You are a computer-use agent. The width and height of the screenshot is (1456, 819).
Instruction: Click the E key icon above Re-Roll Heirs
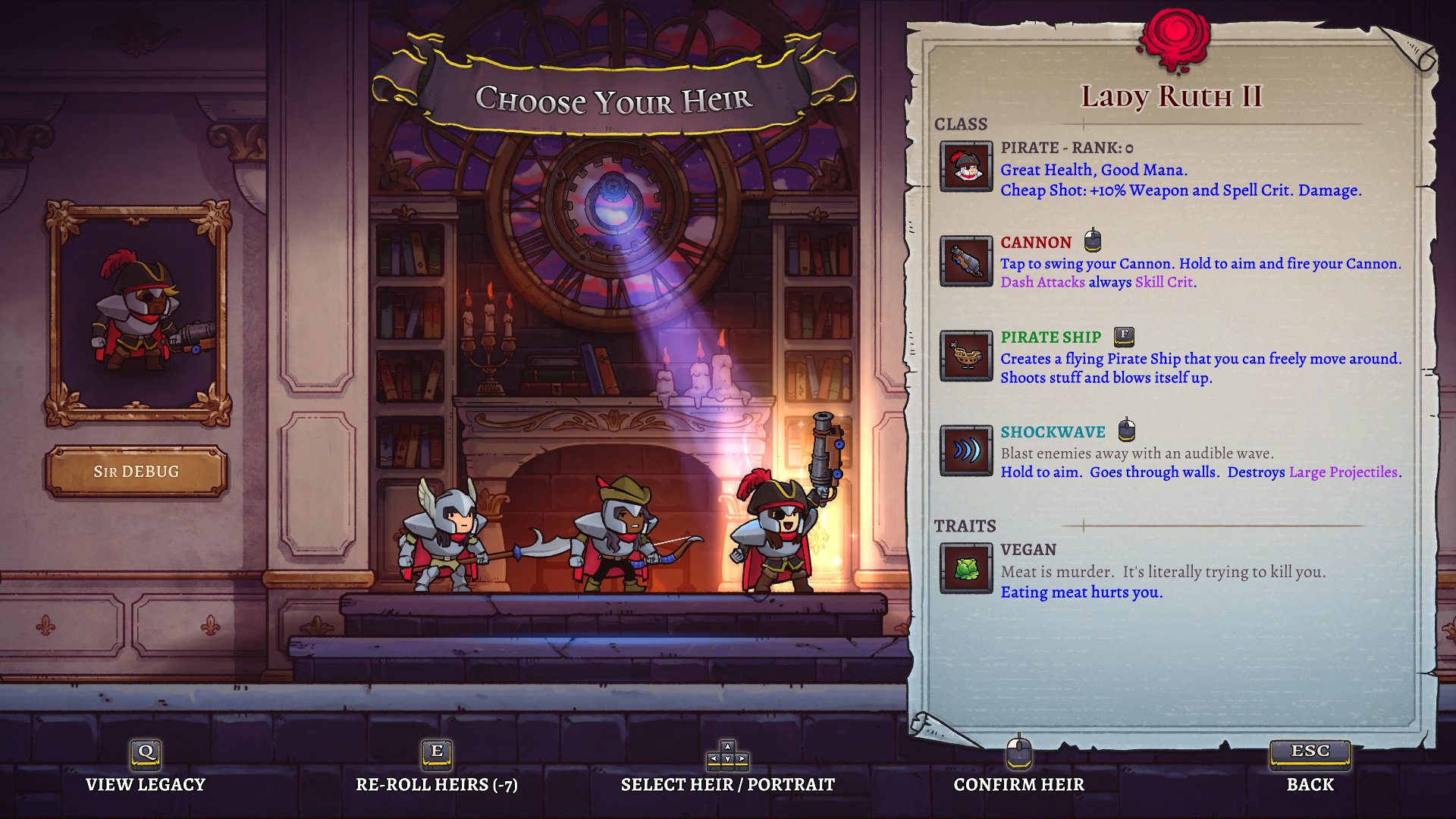point(436,753)
